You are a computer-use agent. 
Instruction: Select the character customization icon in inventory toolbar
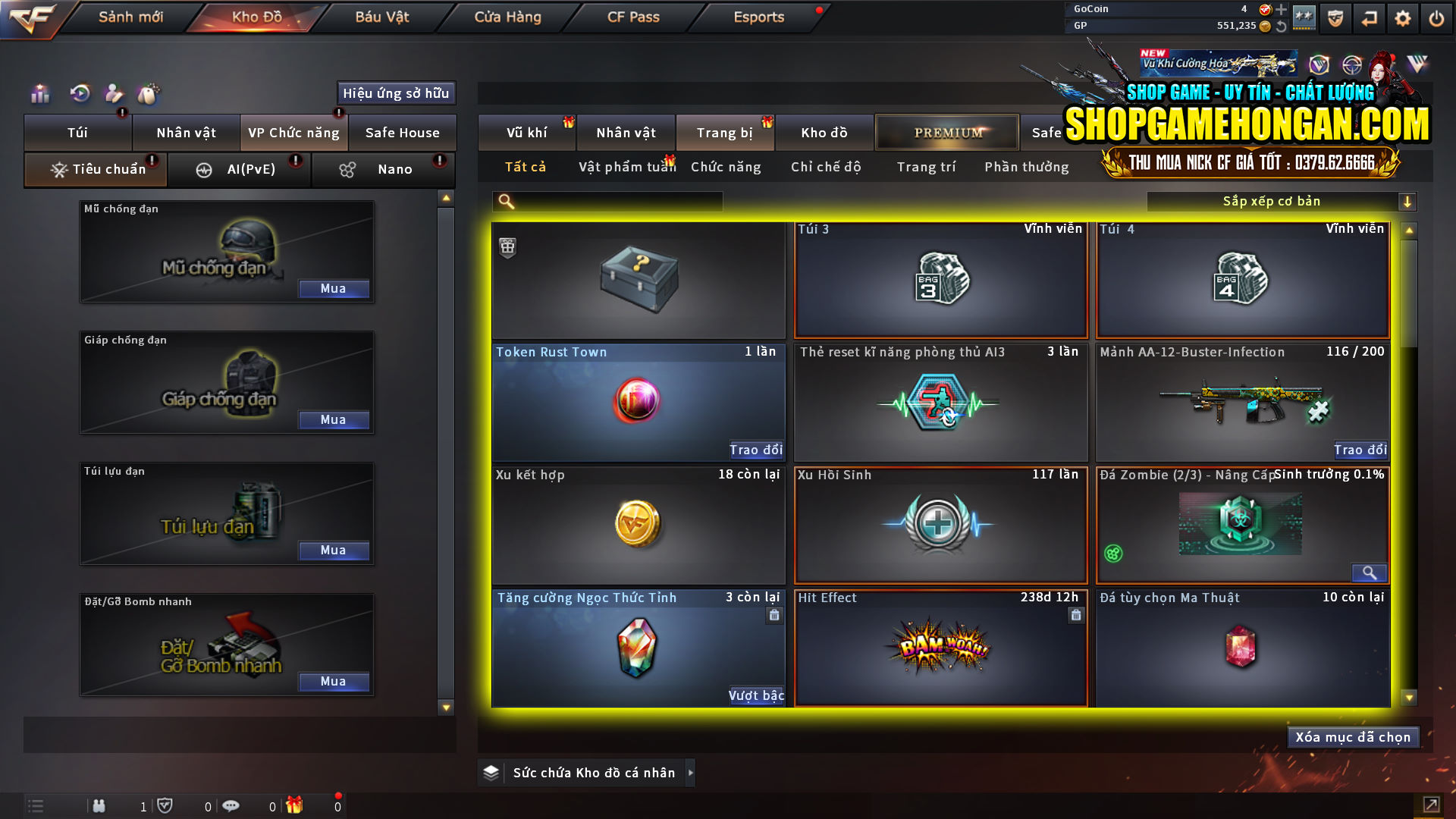coord(114,93)
